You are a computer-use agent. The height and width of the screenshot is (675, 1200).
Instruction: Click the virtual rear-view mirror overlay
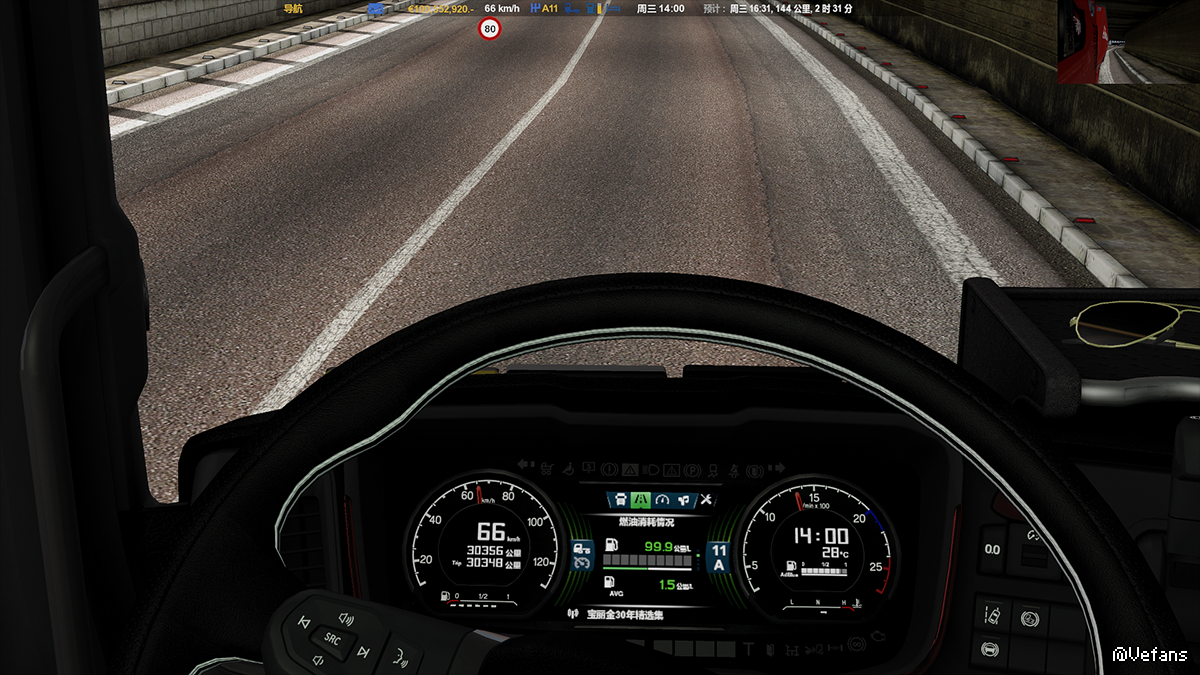point(1128,42)
